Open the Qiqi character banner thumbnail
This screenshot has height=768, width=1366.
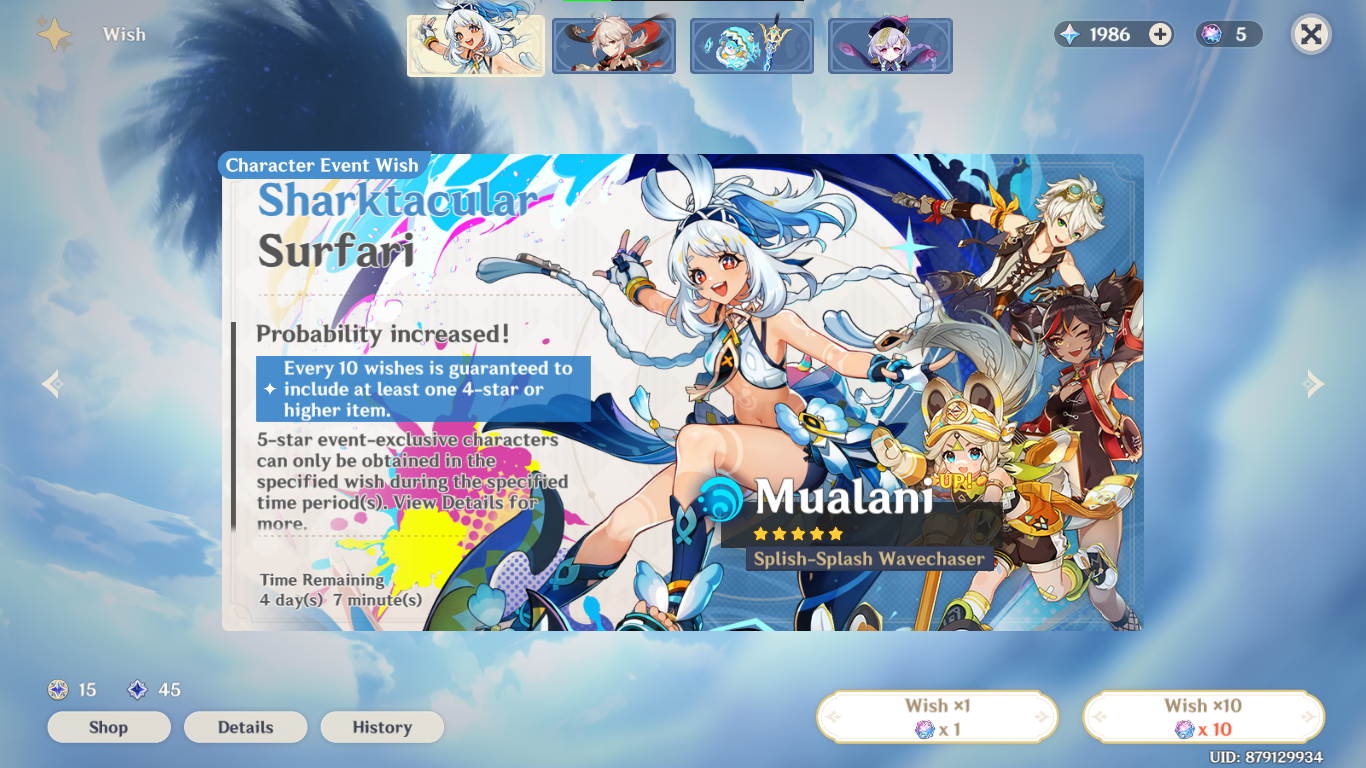890,45
